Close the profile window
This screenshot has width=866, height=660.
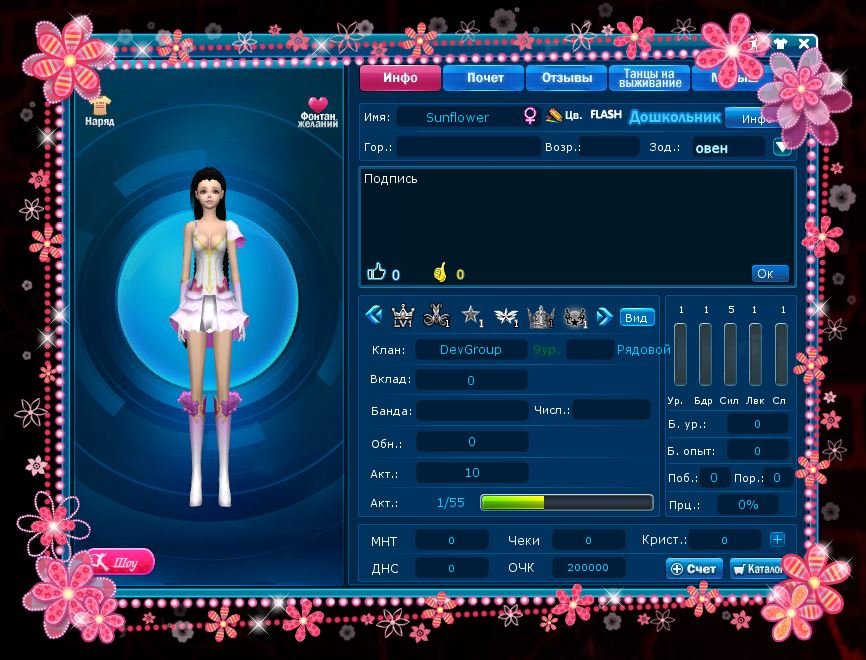tap(804, 43)
